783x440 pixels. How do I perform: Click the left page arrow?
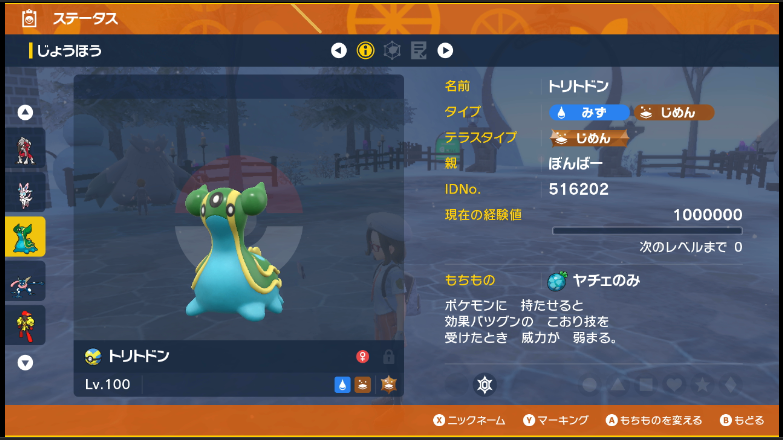339,50
